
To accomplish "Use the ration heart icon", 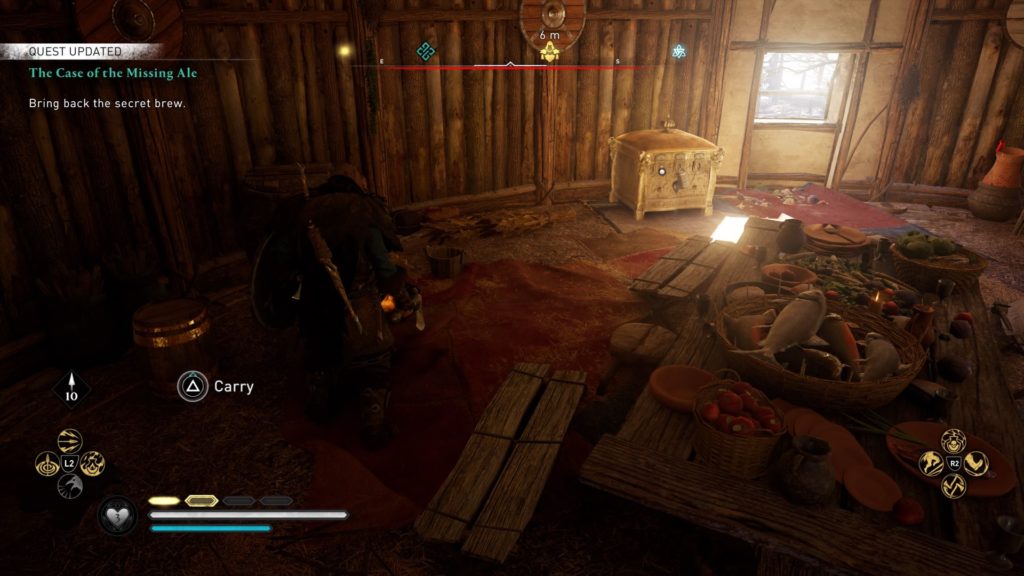I will 117,516.
